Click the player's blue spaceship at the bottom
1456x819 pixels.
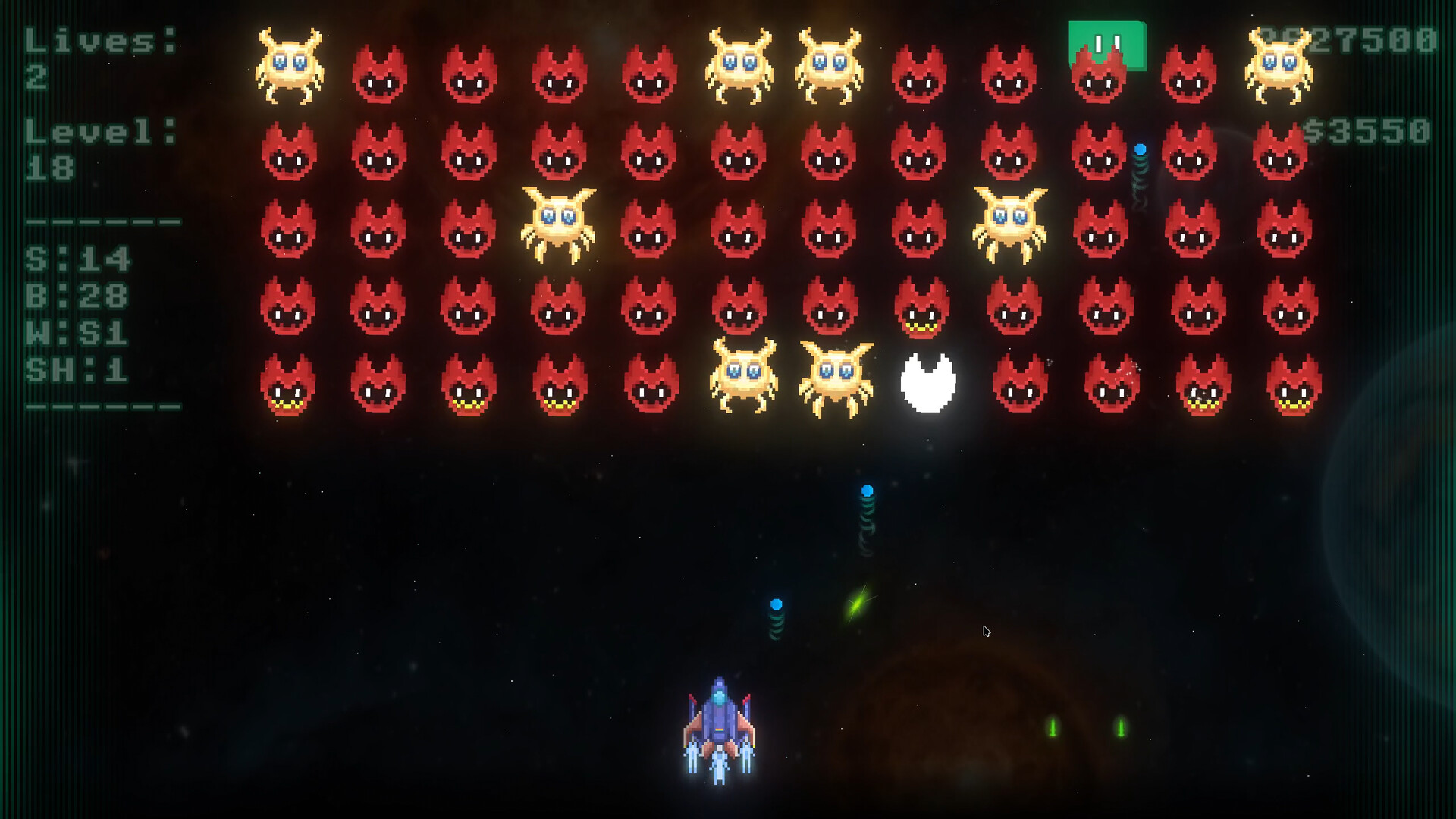click(718, 728)
